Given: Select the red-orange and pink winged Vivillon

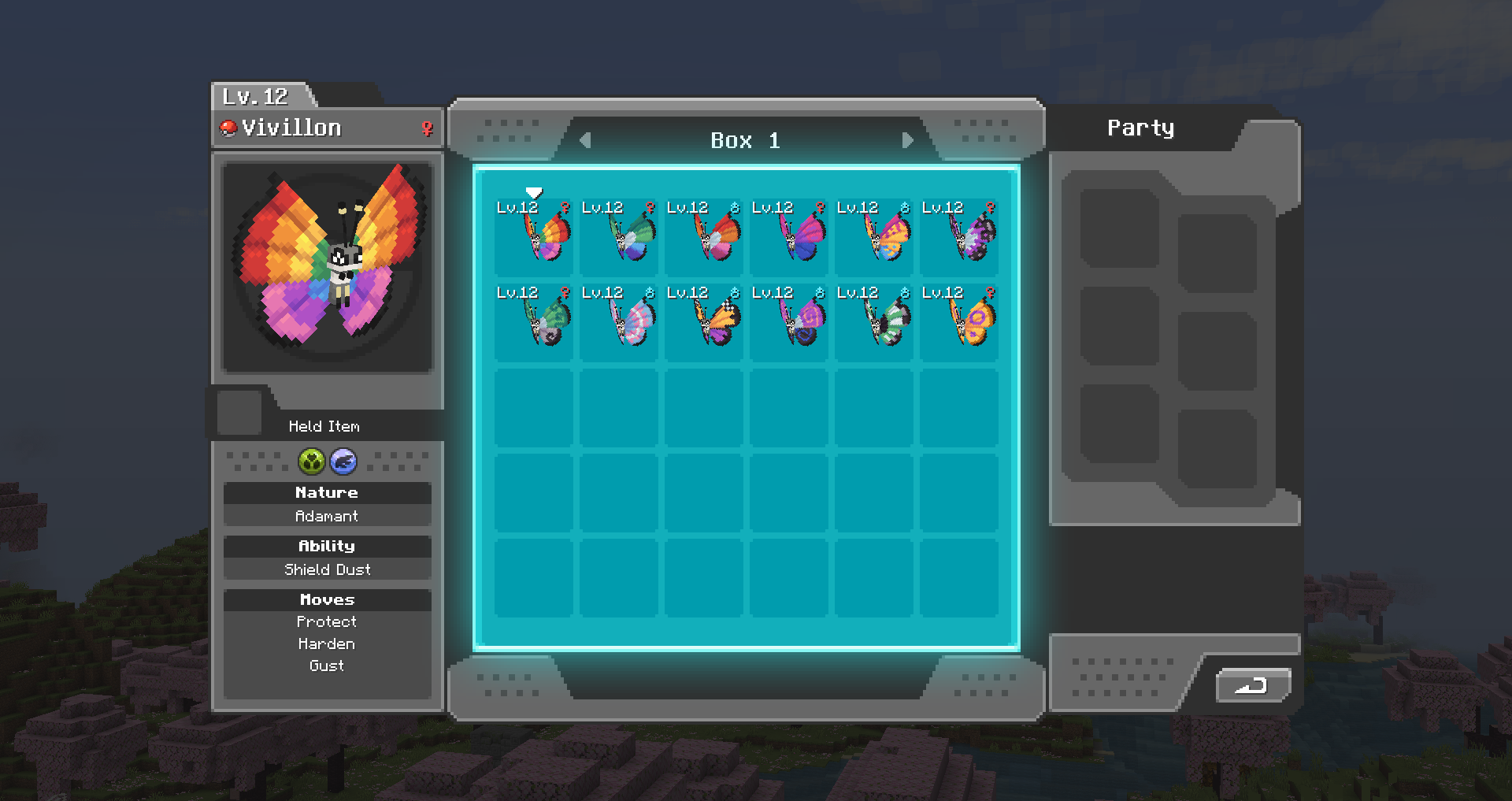Looking at the screenshot, I should click(x=705, y=236).
